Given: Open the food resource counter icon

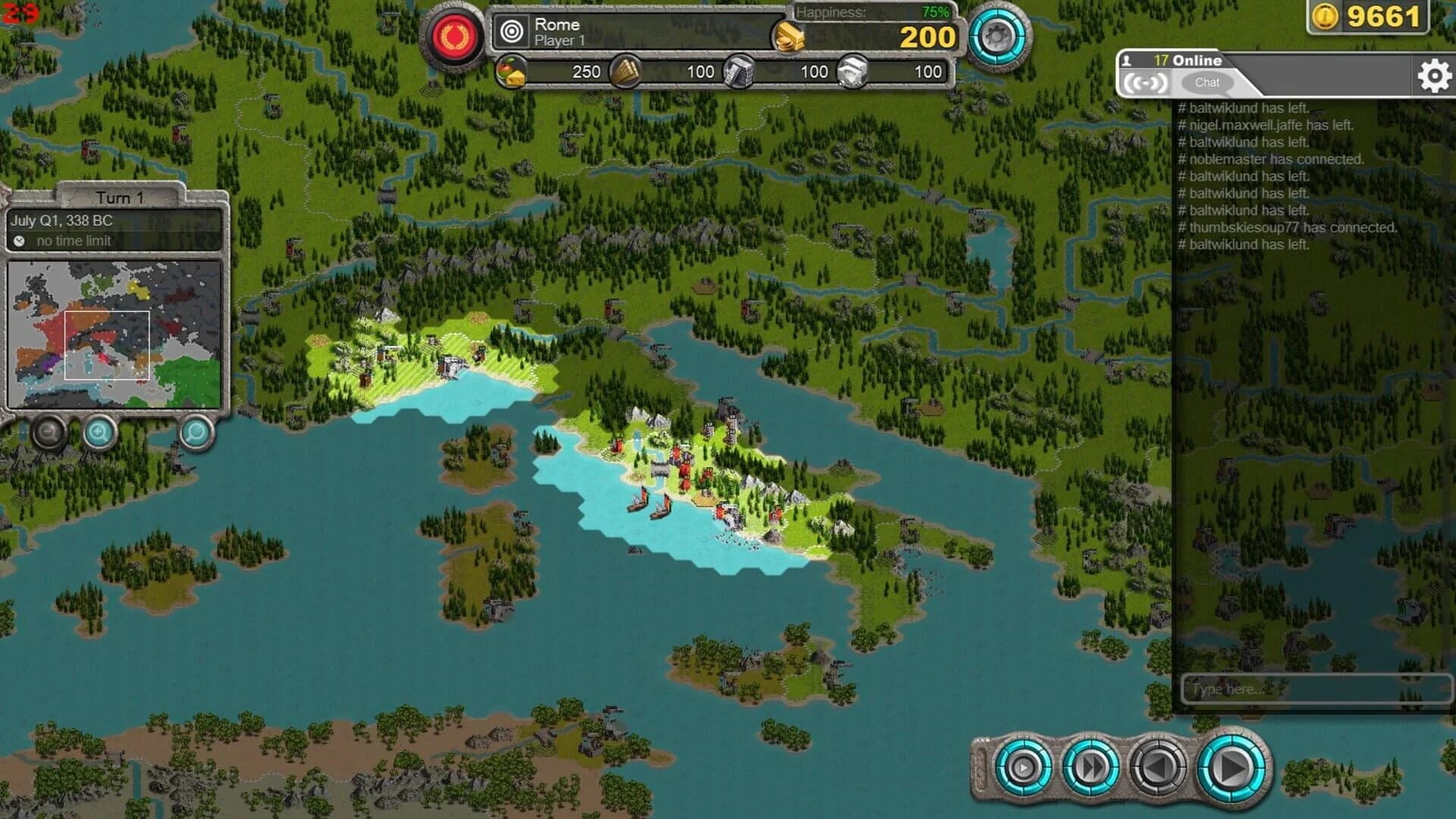Looking at the screenshot, I should coord(512,73).
